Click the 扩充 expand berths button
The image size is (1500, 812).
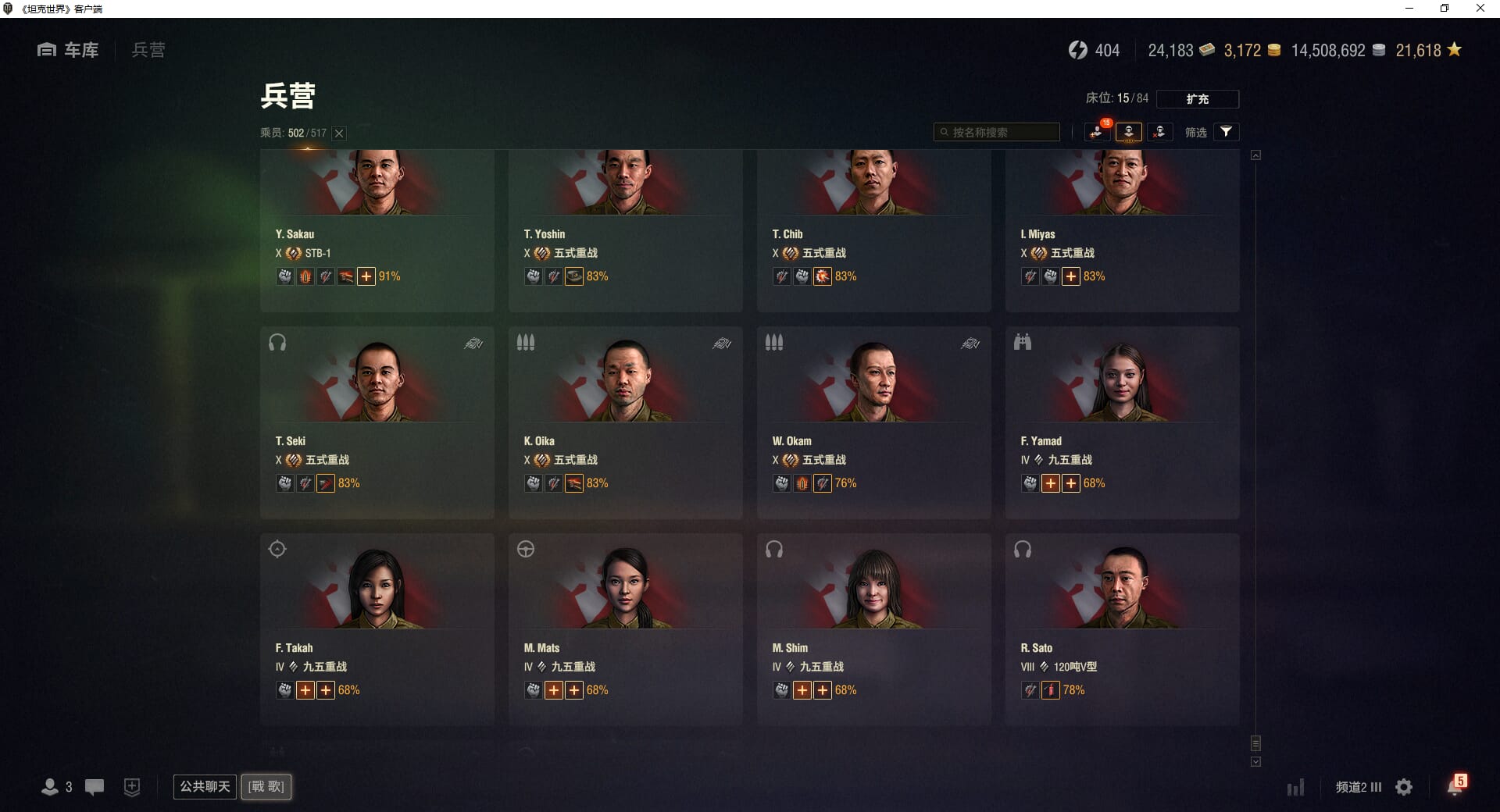point(1197,99)
